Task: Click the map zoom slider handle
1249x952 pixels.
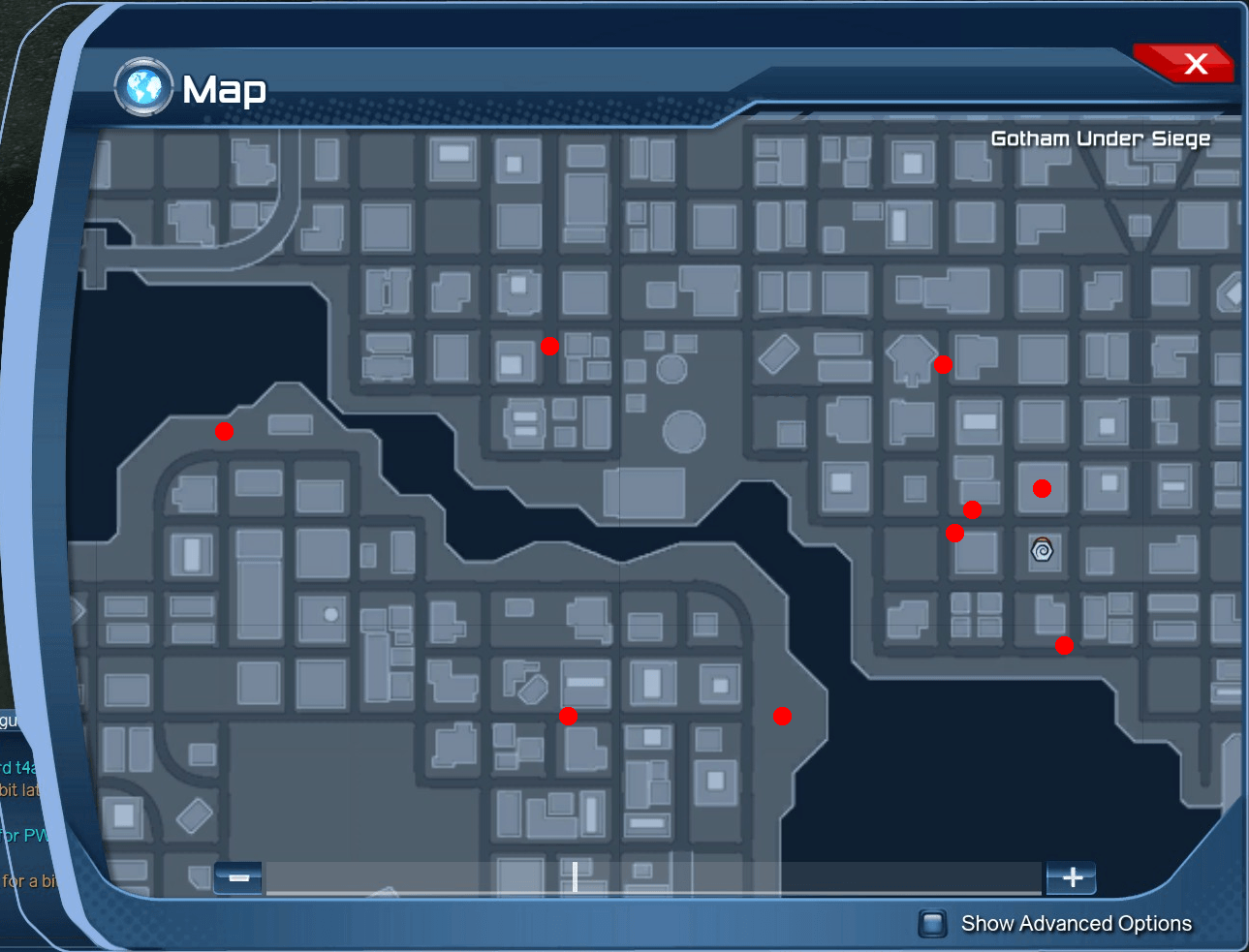Action: (x=574, y=876)
